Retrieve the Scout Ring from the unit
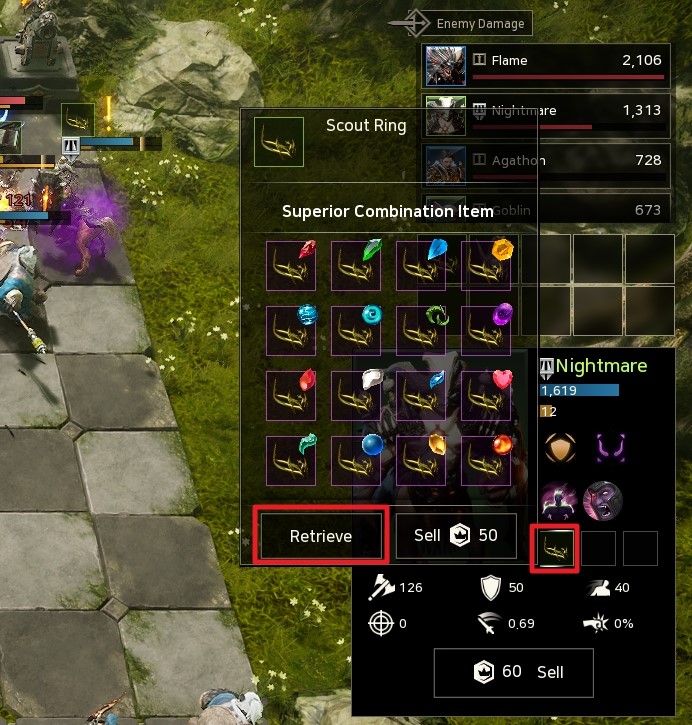The width and height of the screenshot is (692, 725). (x=320, y=536)
